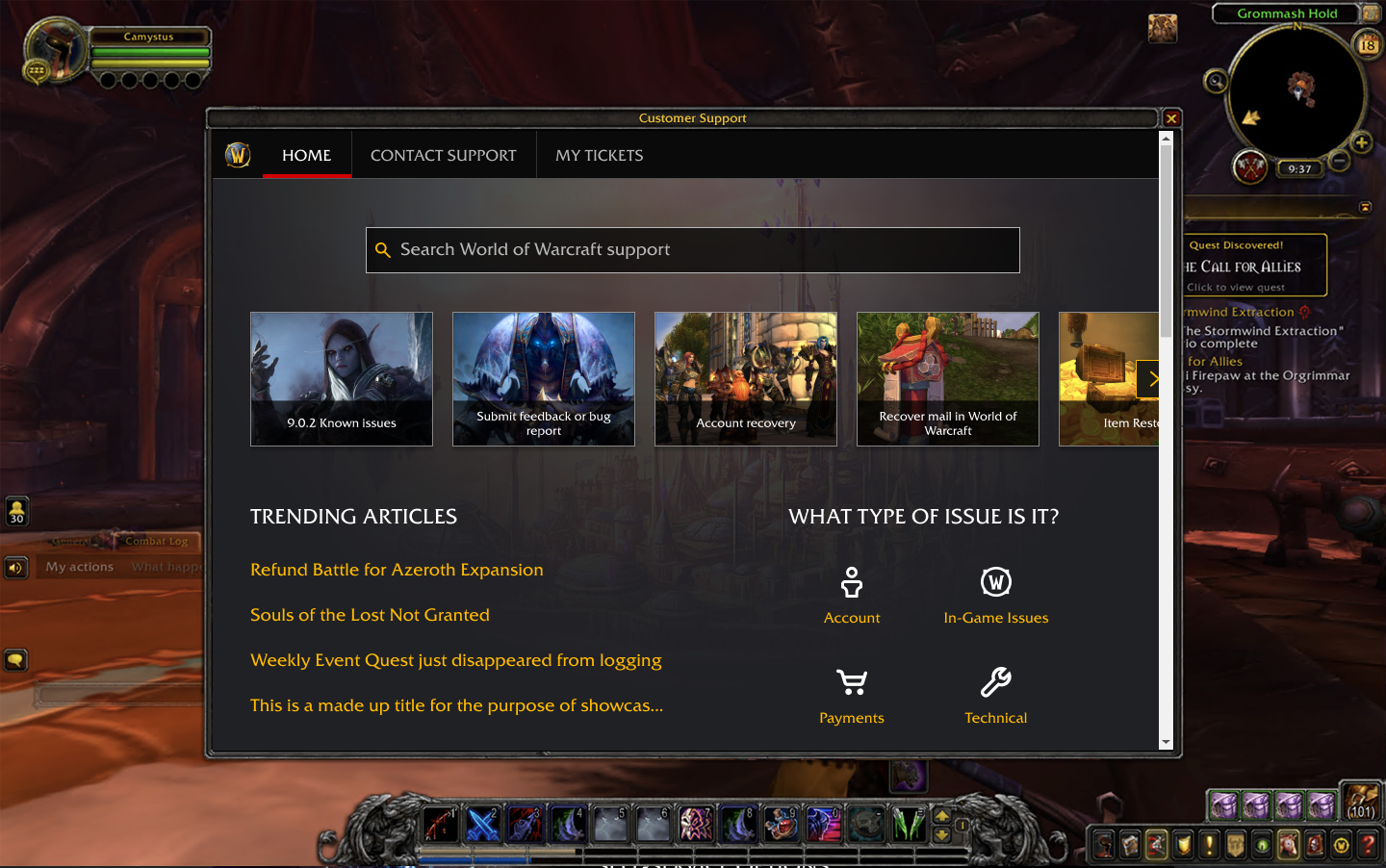Select Recover mail in World of Warcraft
Image resolution: width=1386 pixels, height=868 pixels.
tap(948, 379)
